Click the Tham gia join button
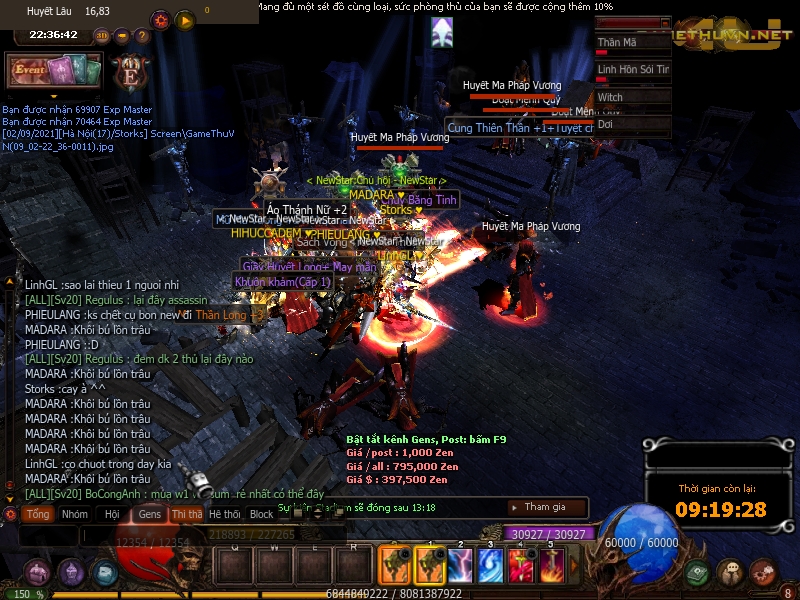The height and width of the screenshot is (600, 800). pyautogui.click(x=545, y=507)
